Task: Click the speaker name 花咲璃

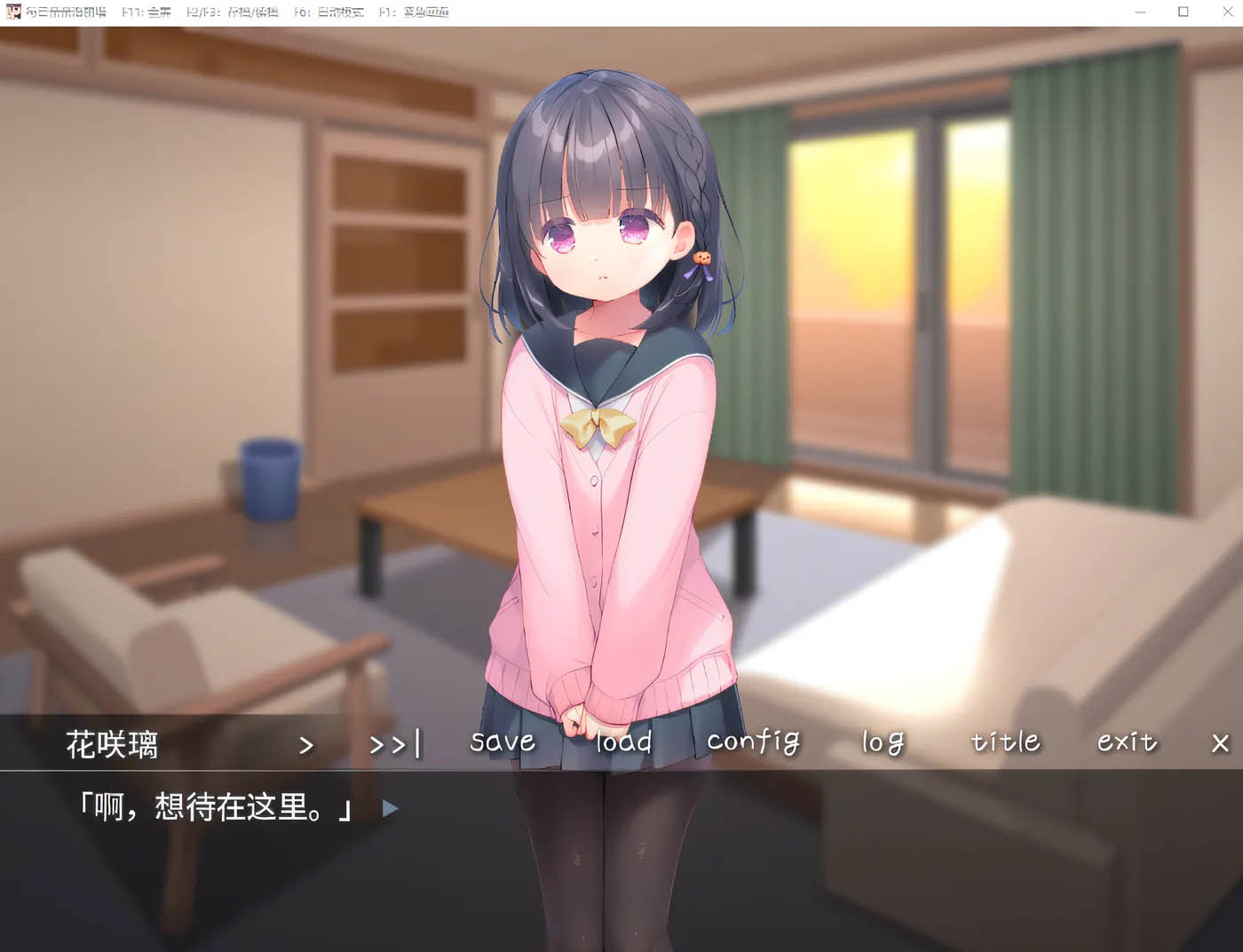Action: pyautogui.click(x=114, y=746)
